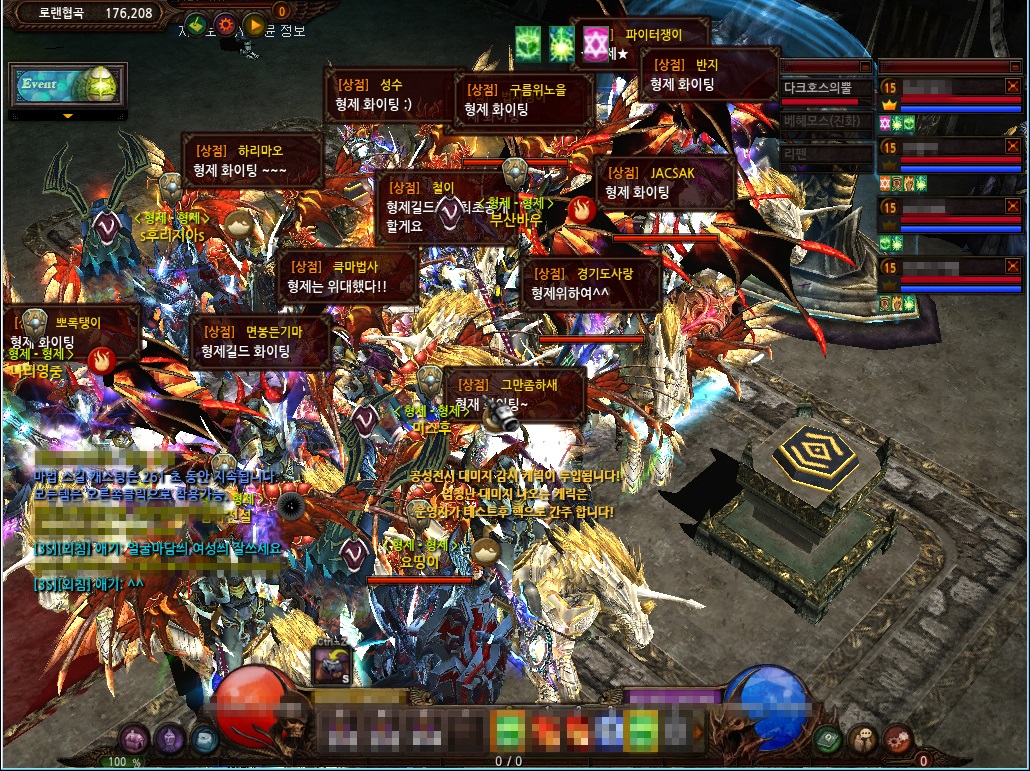Image resolution: width=1030 pixels, height=771 pixels.
Task: Open the speech bubble chat icon at bottom right
Action: click(x=863, y=739)
